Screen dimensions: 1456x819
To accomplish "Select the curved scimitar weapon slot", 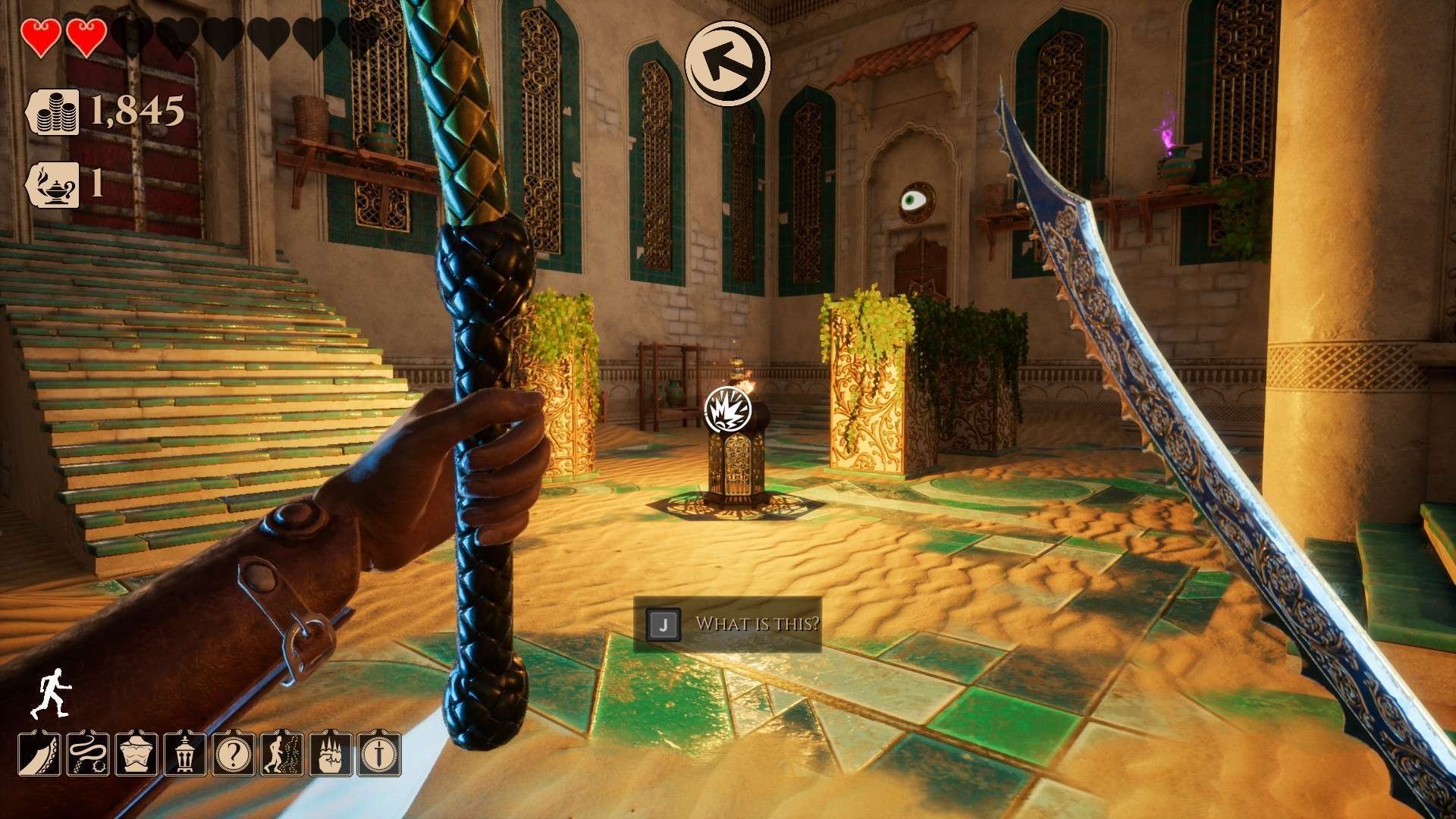I will [40, 753].
